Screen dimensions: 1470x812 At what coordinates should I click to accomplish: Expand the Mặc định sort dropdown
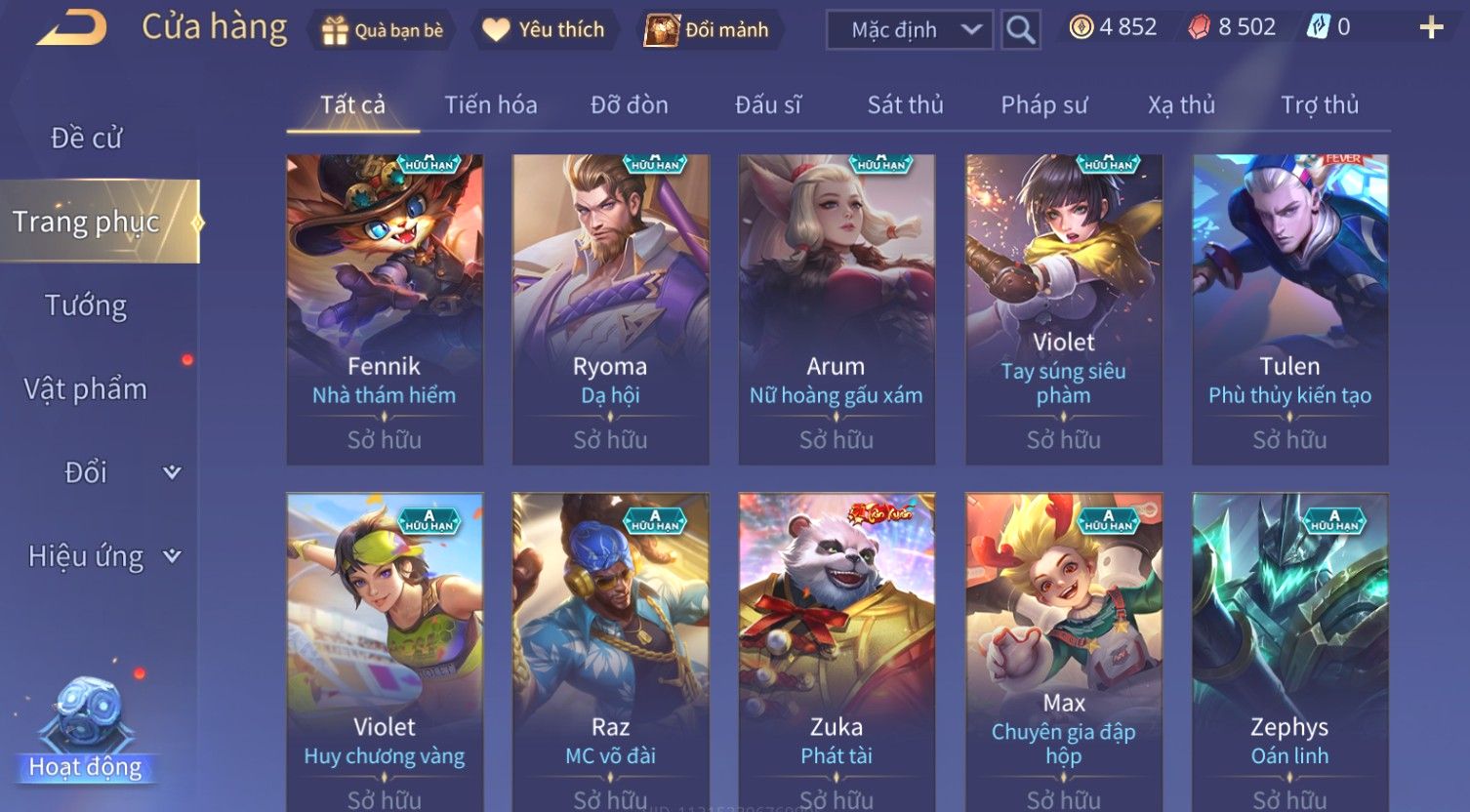pyautogui.click(x=909, y=30)
